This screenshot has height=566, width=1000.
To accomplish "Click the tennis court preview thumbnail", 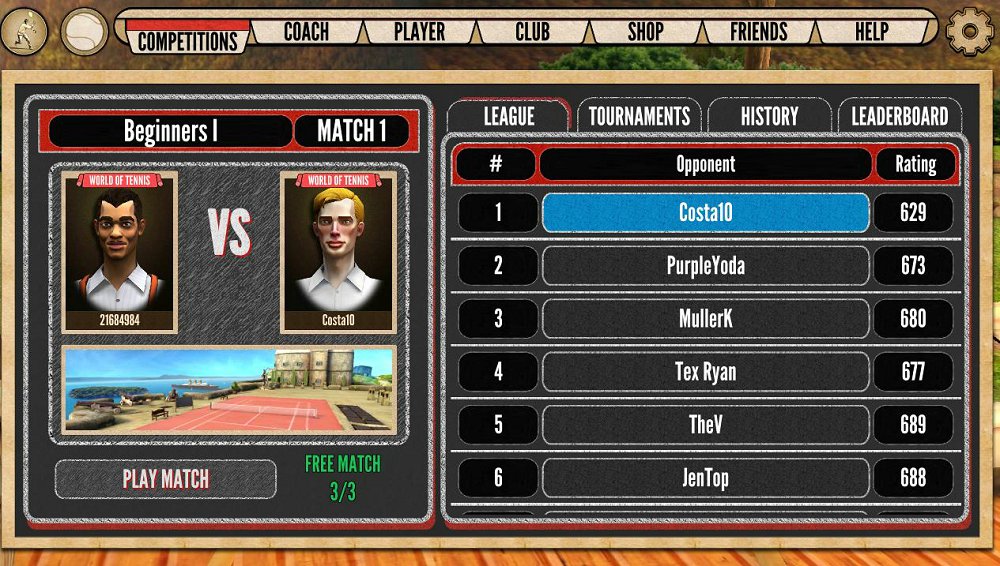I will tap(229, 390).
